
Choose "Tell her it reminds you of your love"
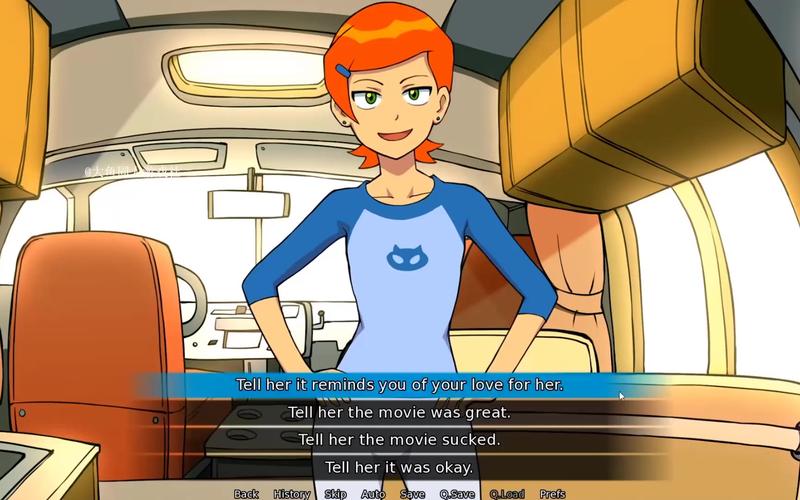(400, 384)
